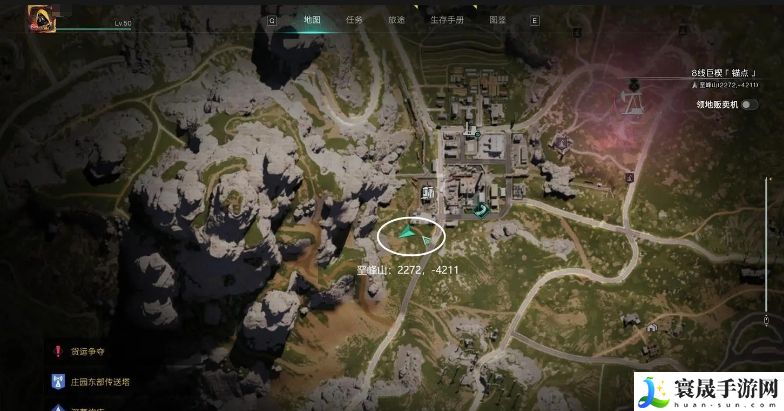Click the player avatar portrait

click(43, 20)
